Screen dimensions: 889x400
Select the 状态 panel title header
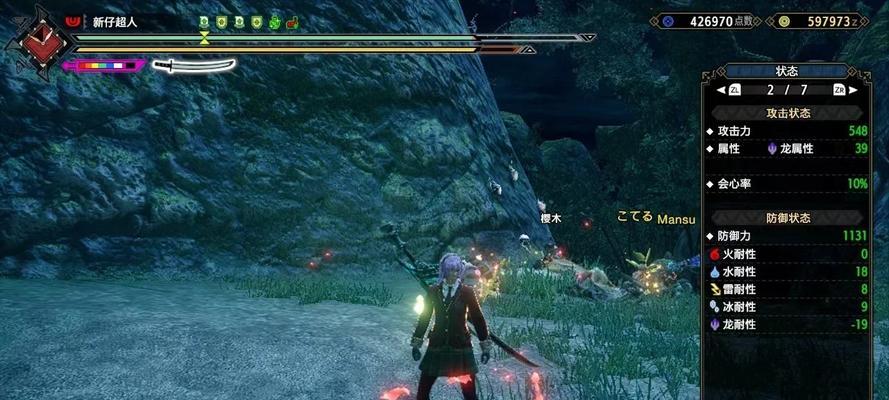[x=786, y=71]
